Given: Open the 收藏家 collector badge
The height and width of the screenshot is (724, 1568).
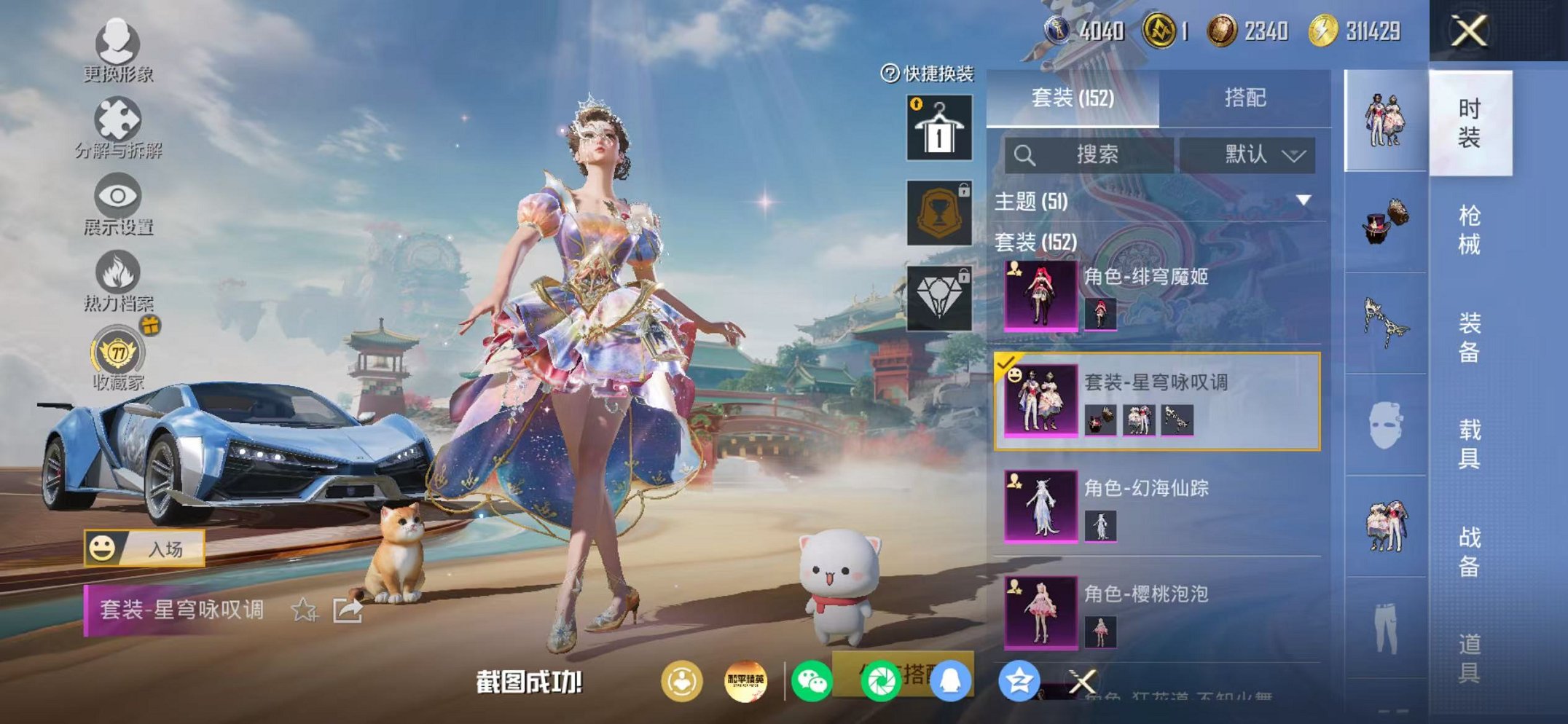Looking at the screenshot, I should (x=117, y=358).
